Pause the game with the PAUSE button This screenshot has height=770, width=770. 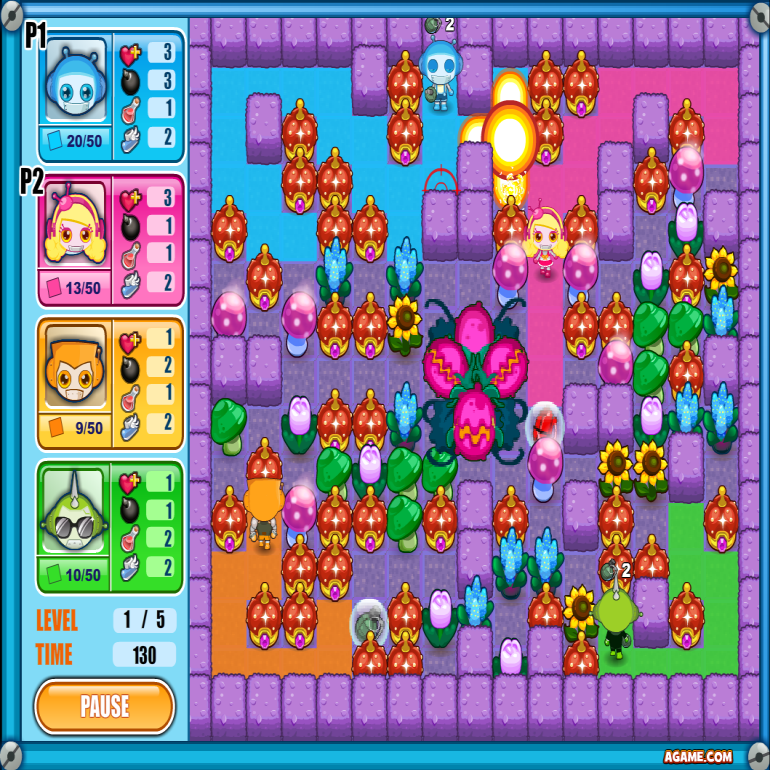click(105, 706)
